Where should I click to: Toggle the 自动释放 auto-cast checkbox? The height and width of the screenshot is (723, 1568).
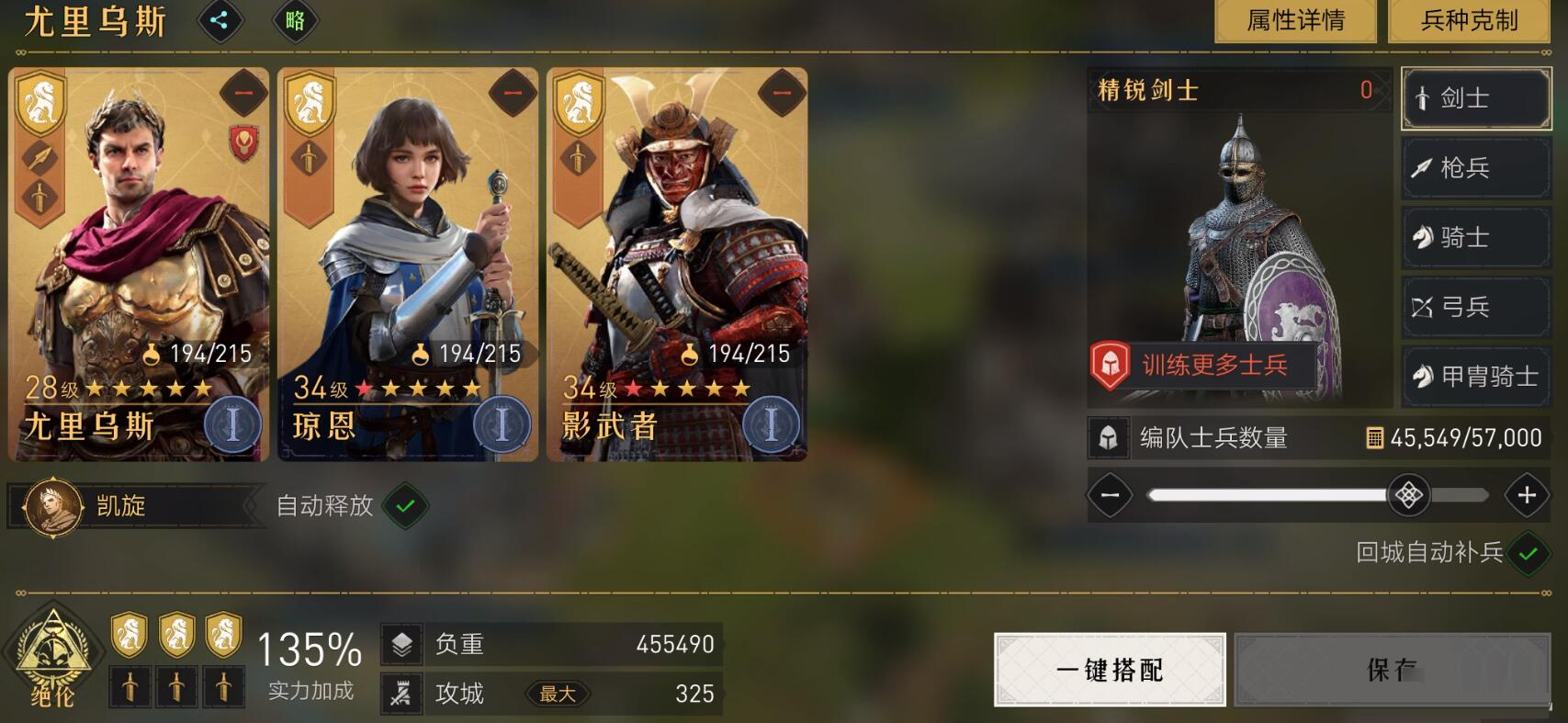click(x=405, y=506)
